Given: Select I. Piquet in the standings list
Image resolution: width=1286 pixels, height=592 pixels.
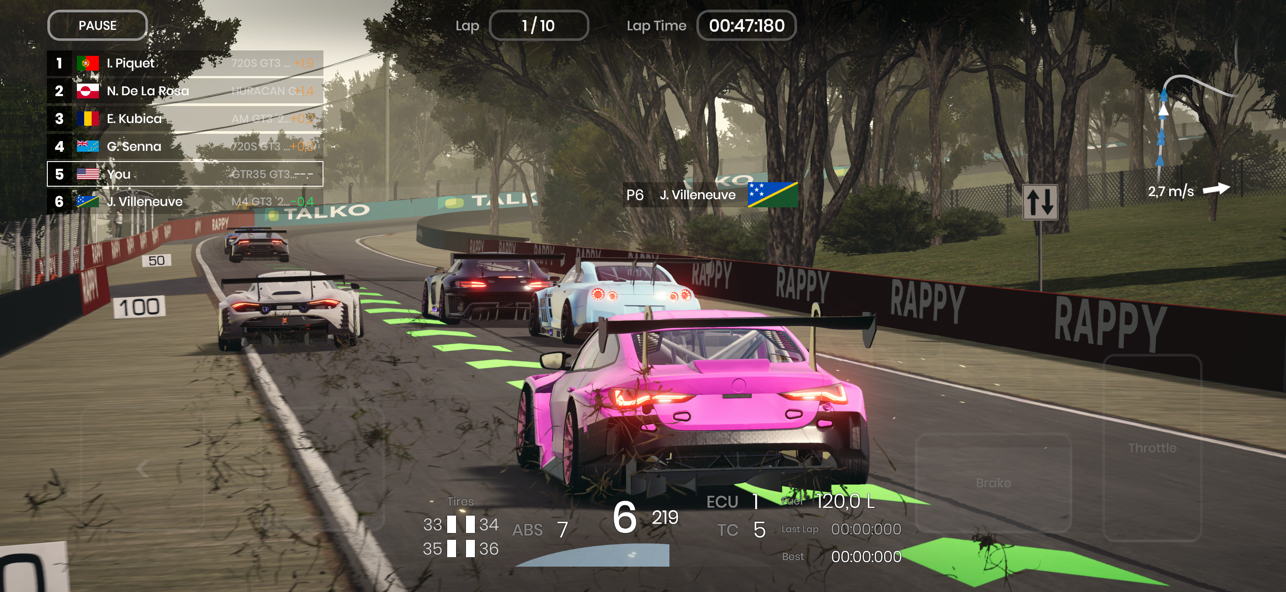Looking at the screenshot, I should pos(185,63).
